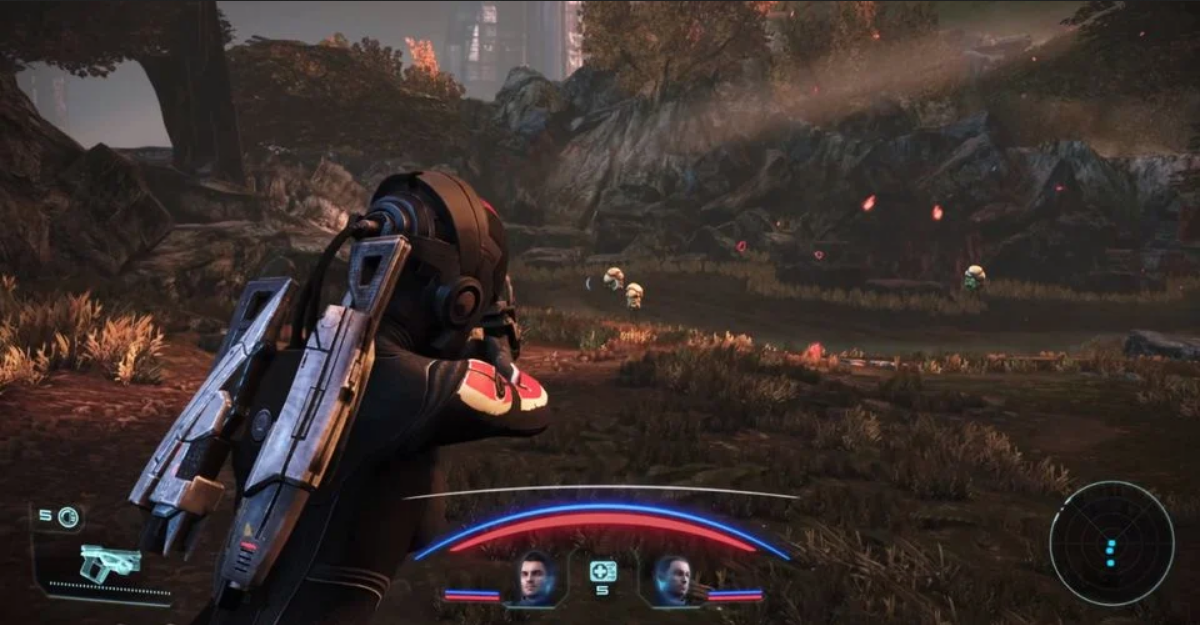This screenshot has width=1200, height=625.
Task: Select Kaidan's dark-haired squadmate portrait
Action: 536,579
